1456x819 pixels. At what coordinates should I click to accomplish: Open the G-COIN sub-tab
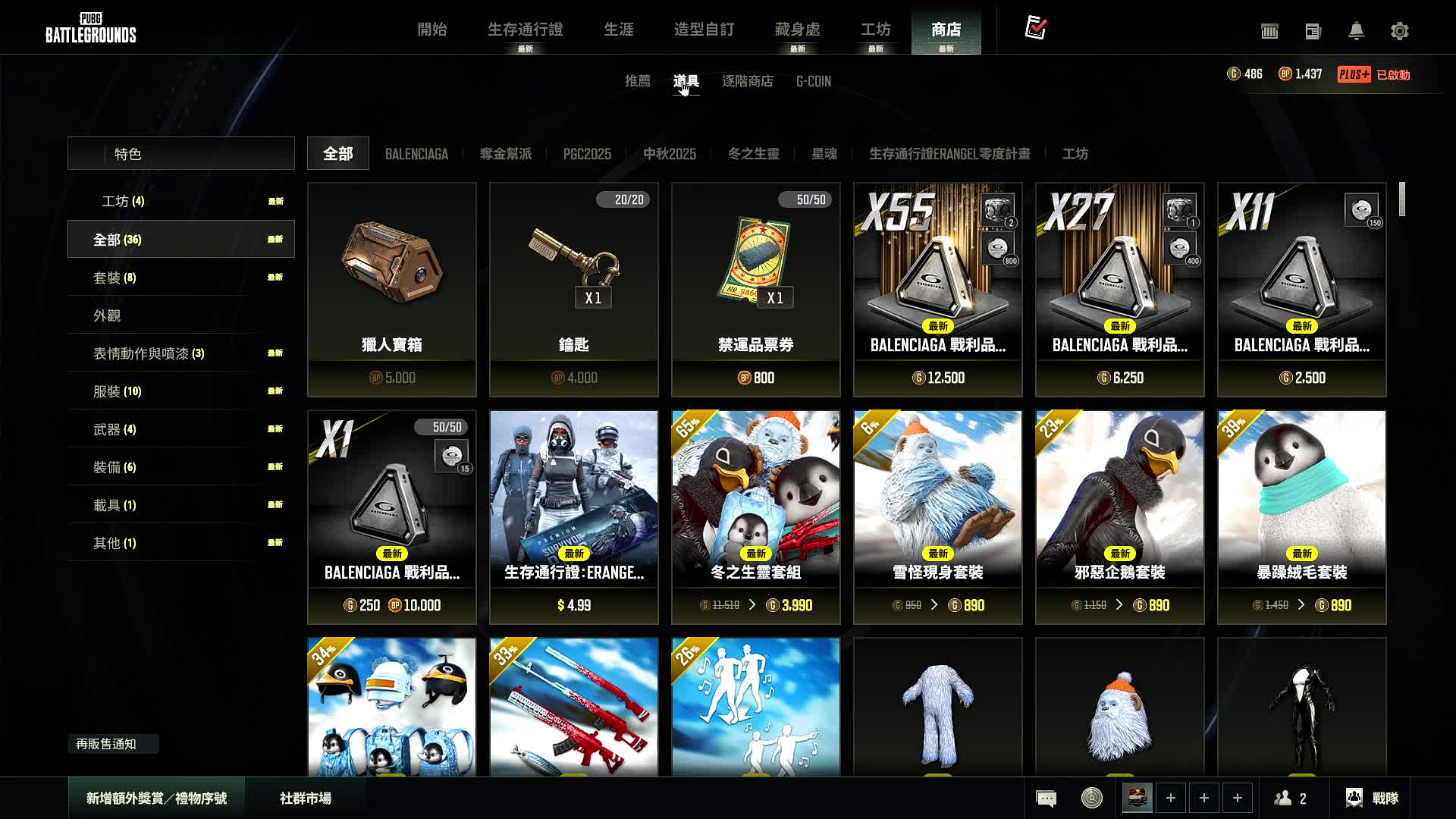pyautogui.click(x=813, y=81)
